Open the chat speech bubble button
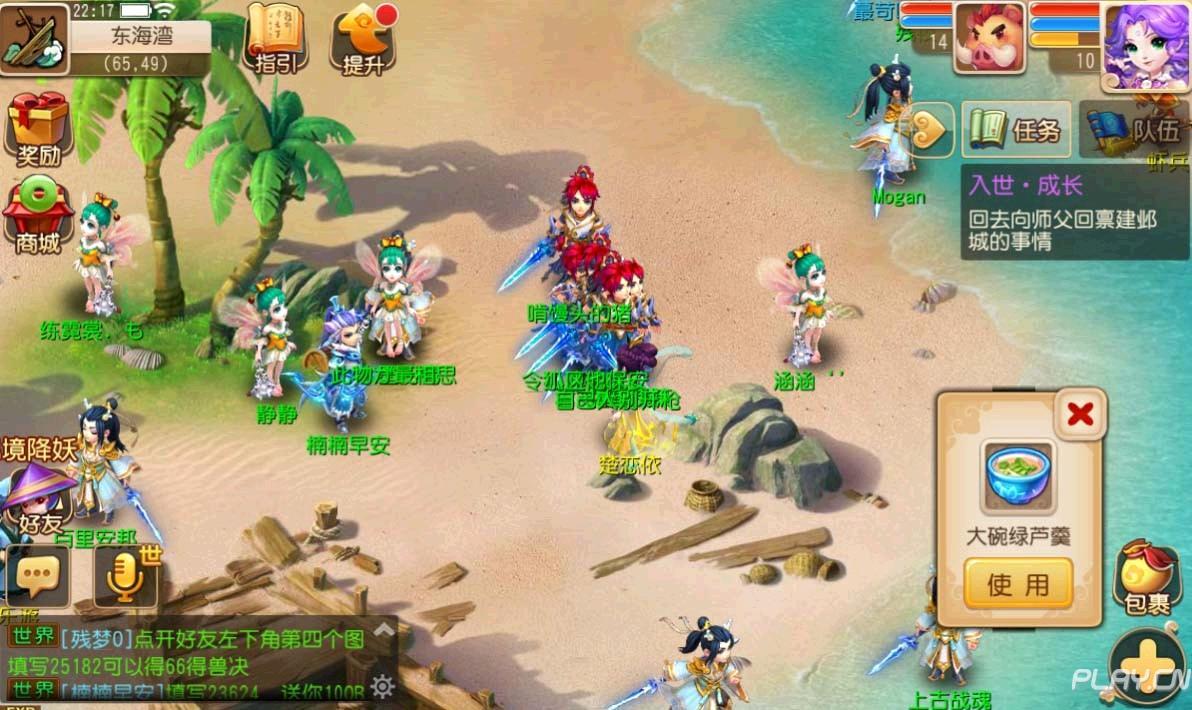This screenshot has width=1192, height=710. (37, 575)
